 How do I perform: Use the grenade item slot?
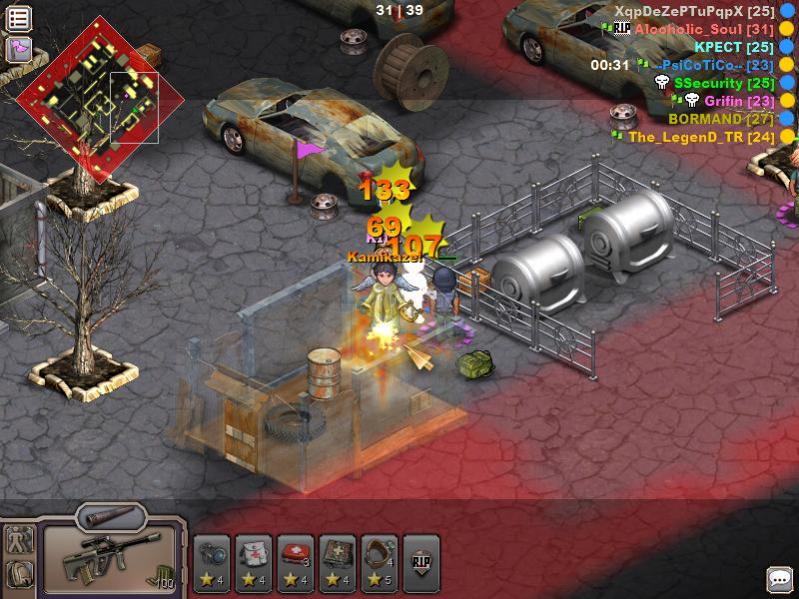point(212,563)
